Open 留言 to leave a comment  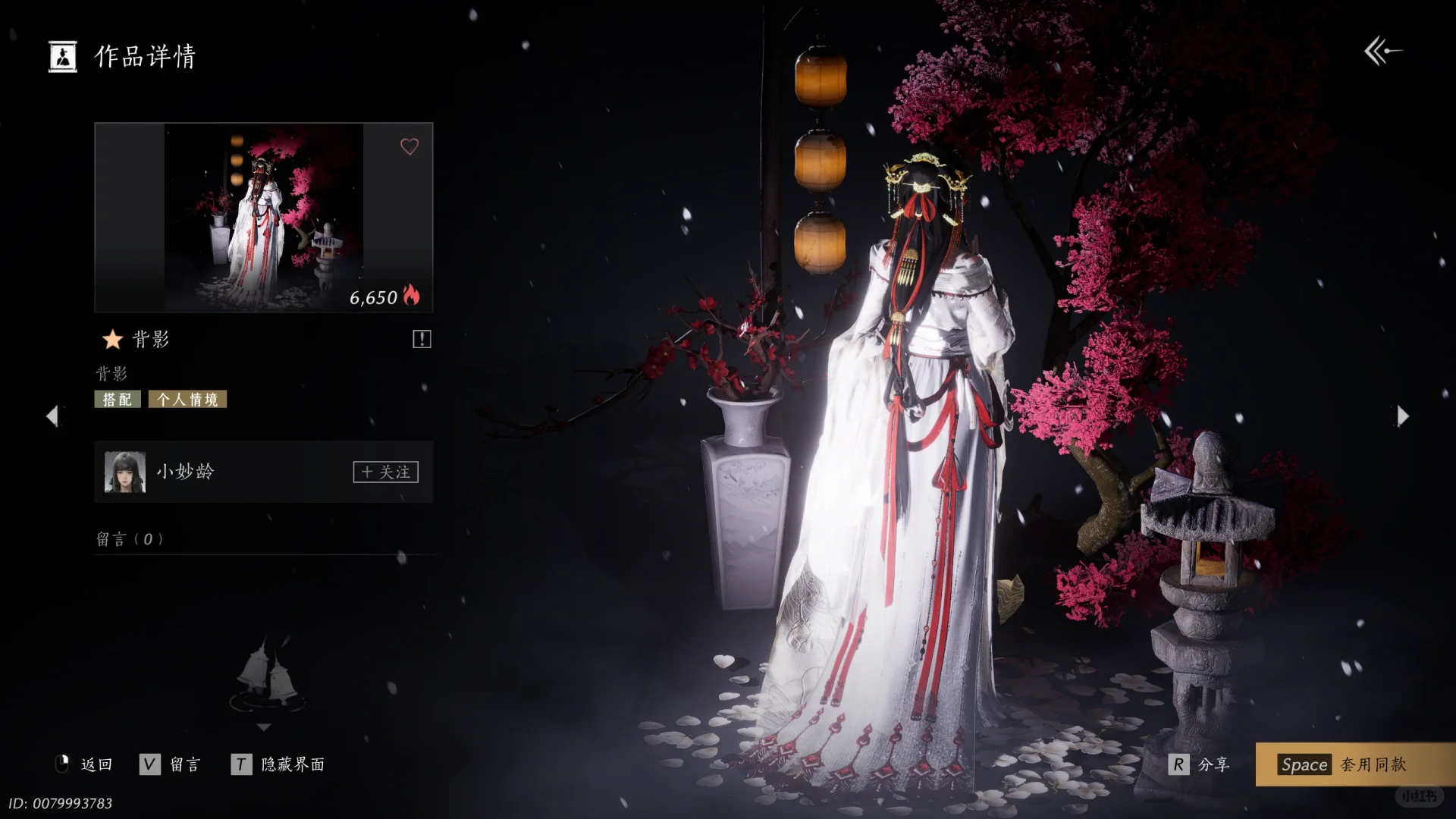[x=171, y=764]
